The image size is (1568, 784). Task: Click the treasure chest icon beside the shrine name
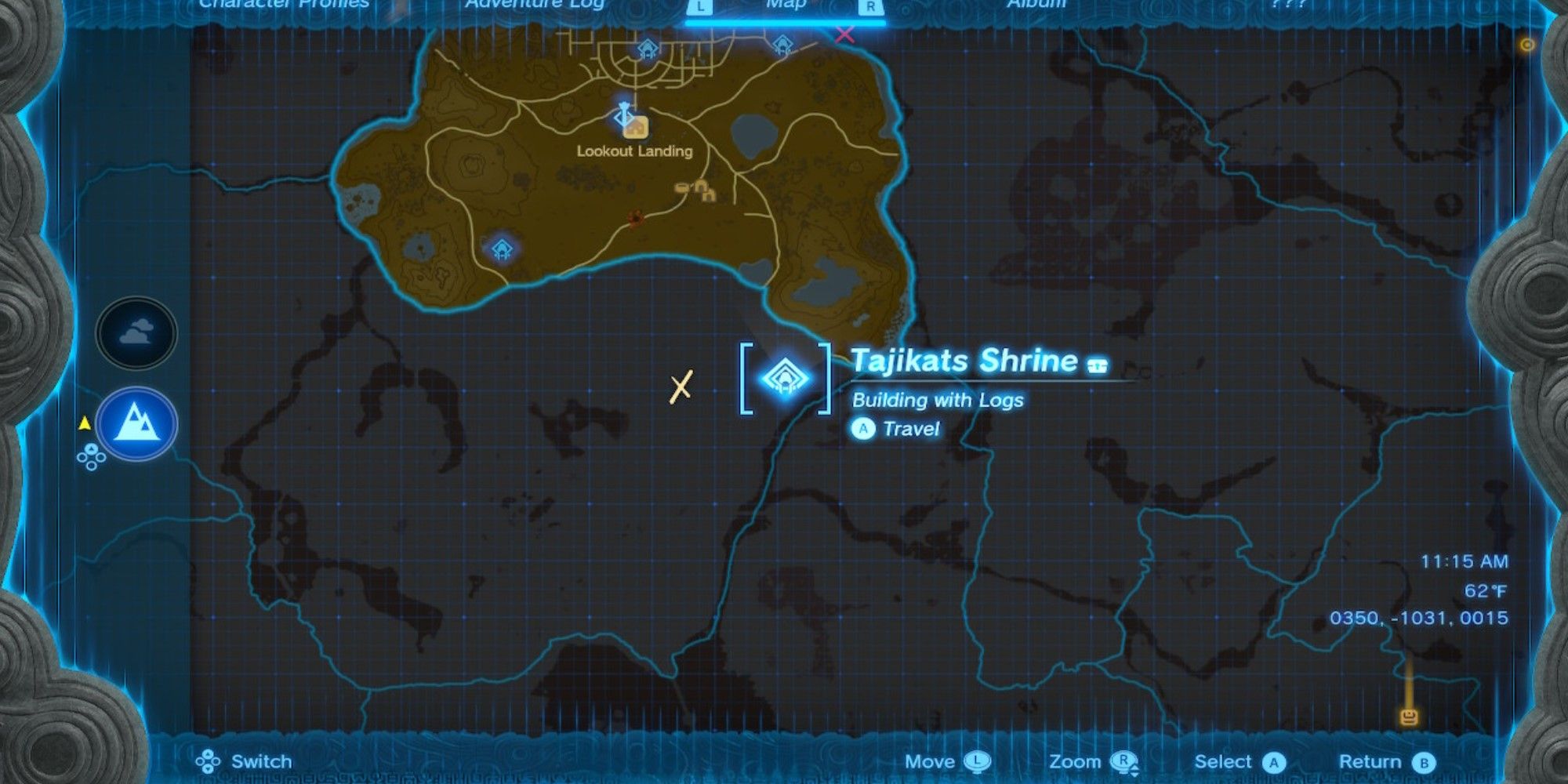(x=1096, y=362)
